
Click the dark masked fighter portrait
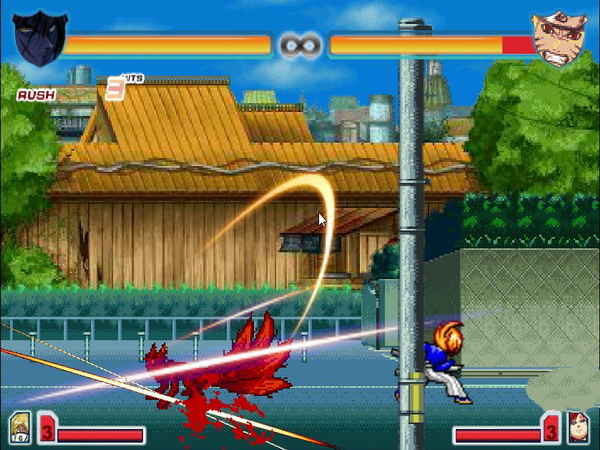(x=40, y=38)
